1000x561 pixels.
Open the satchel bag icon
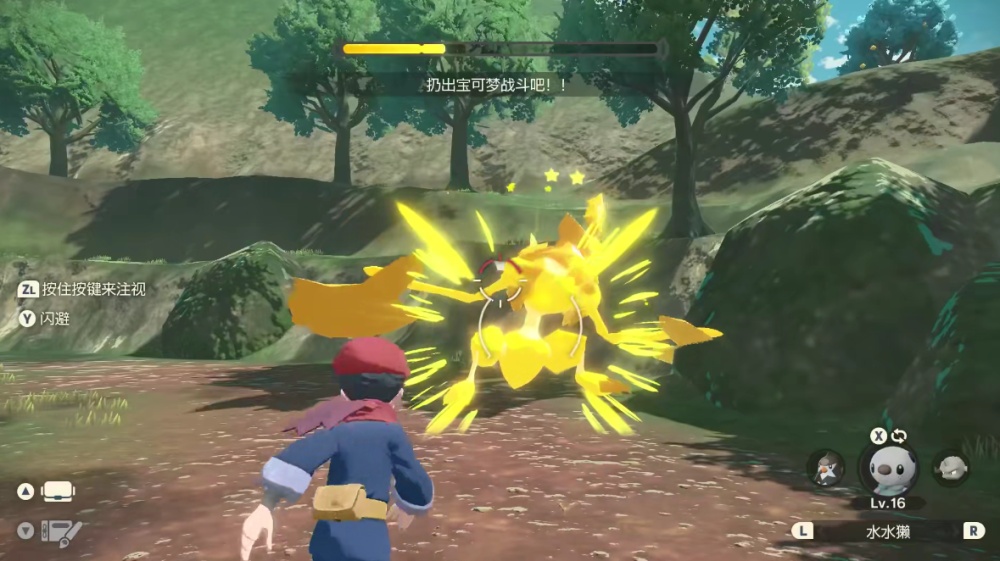[57, 492]
